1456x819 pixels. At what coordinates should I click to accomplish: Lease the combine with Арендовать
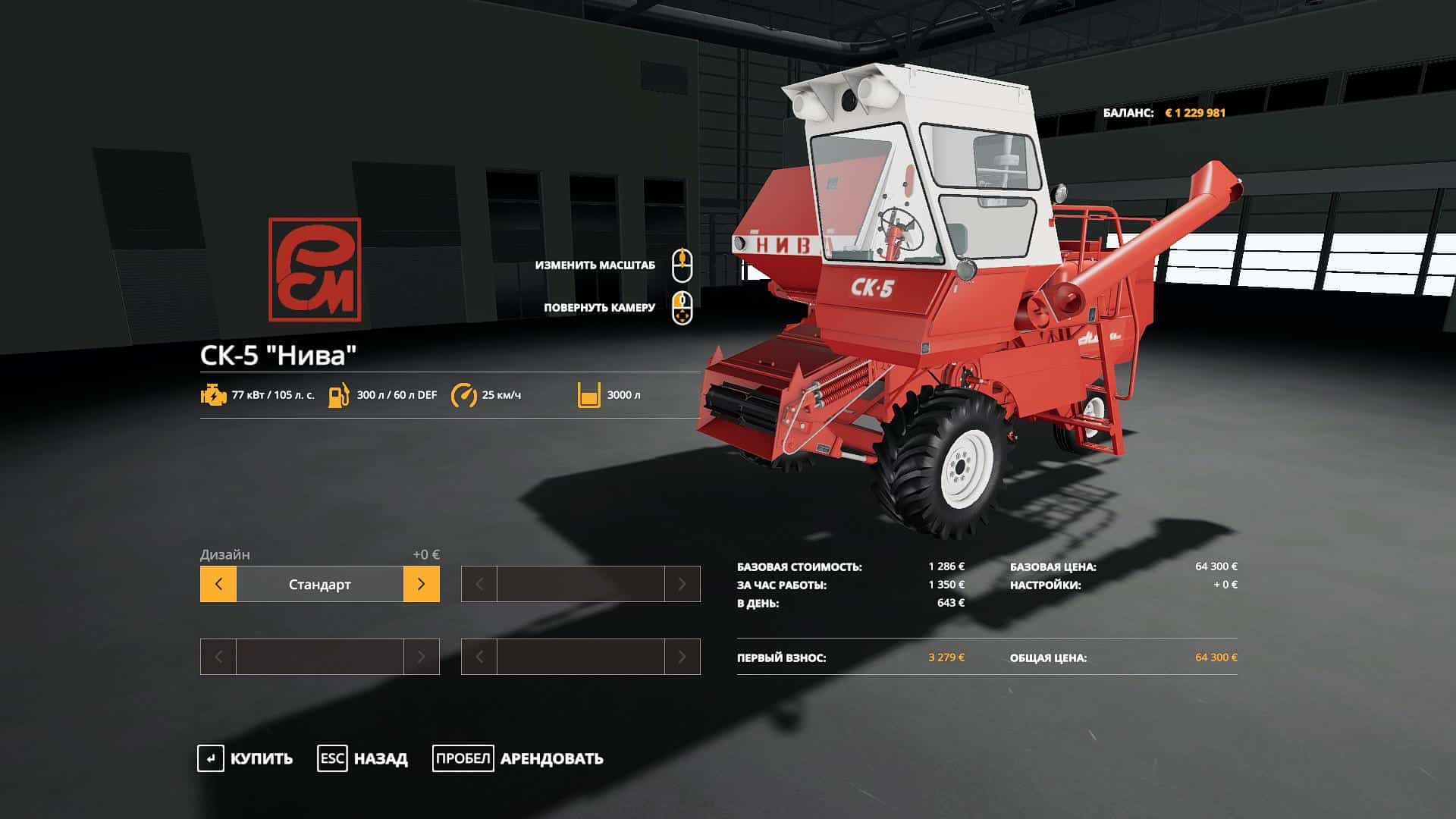pos(518,758)
